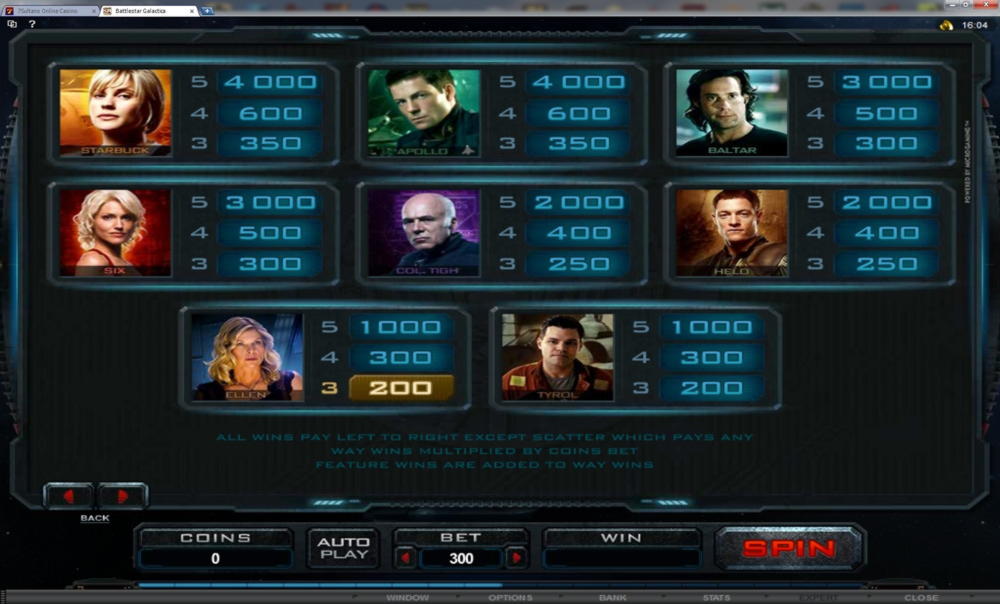Go to the next paytable page

122,496
